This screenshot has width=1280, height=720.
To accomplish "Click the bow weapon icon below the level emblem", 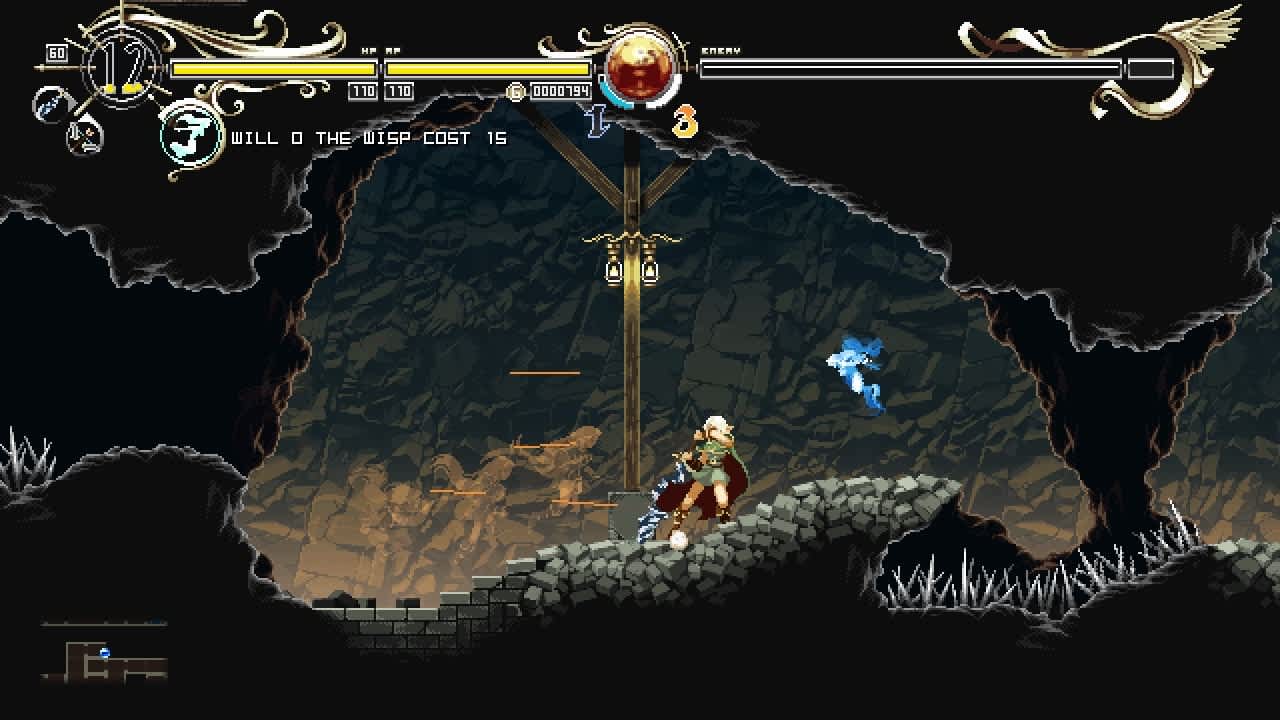I will tap(50, 105).
